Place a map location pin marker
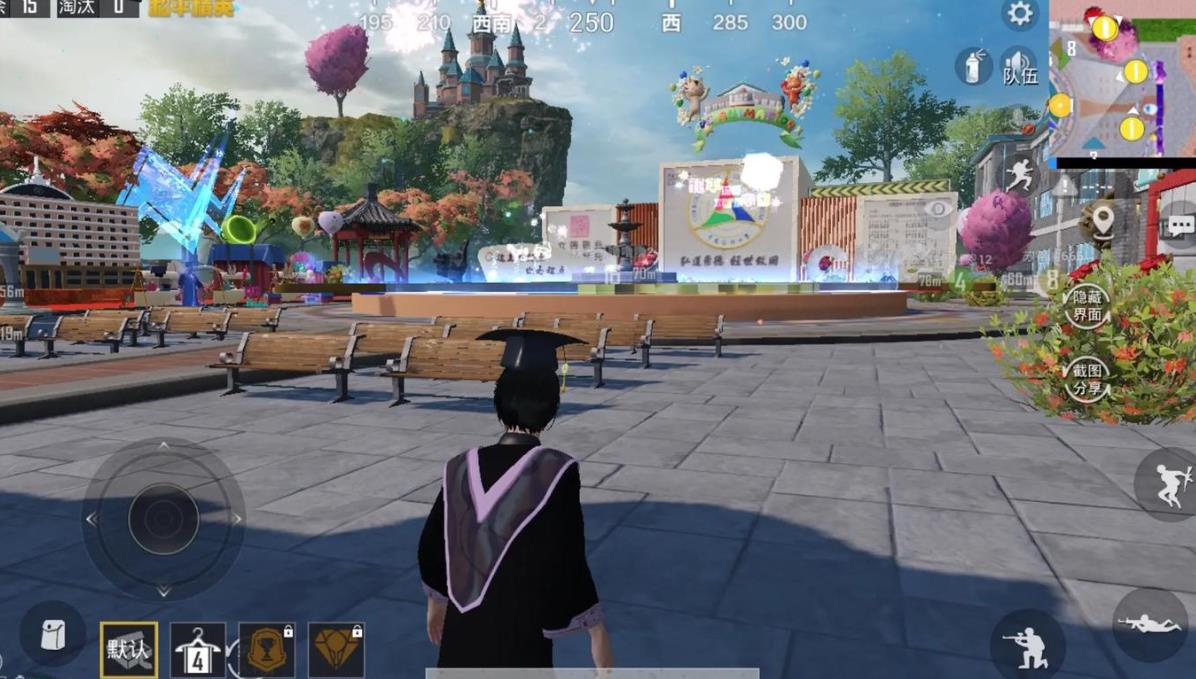This screenshot has height=679, width=1196. click(x=1102, y=220)
